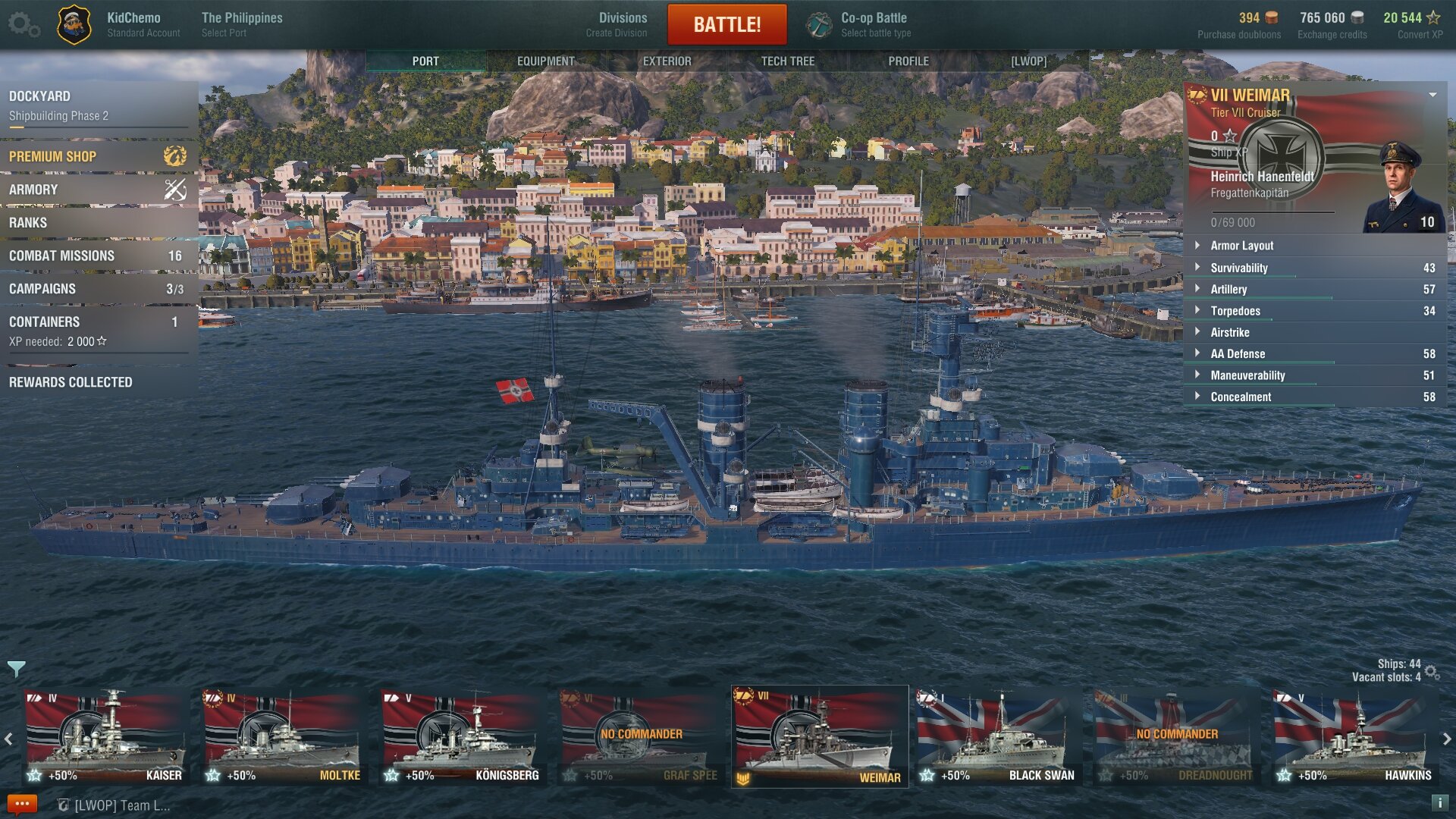
Task: Open the ship carousel filter
Action: coord(16,669)
